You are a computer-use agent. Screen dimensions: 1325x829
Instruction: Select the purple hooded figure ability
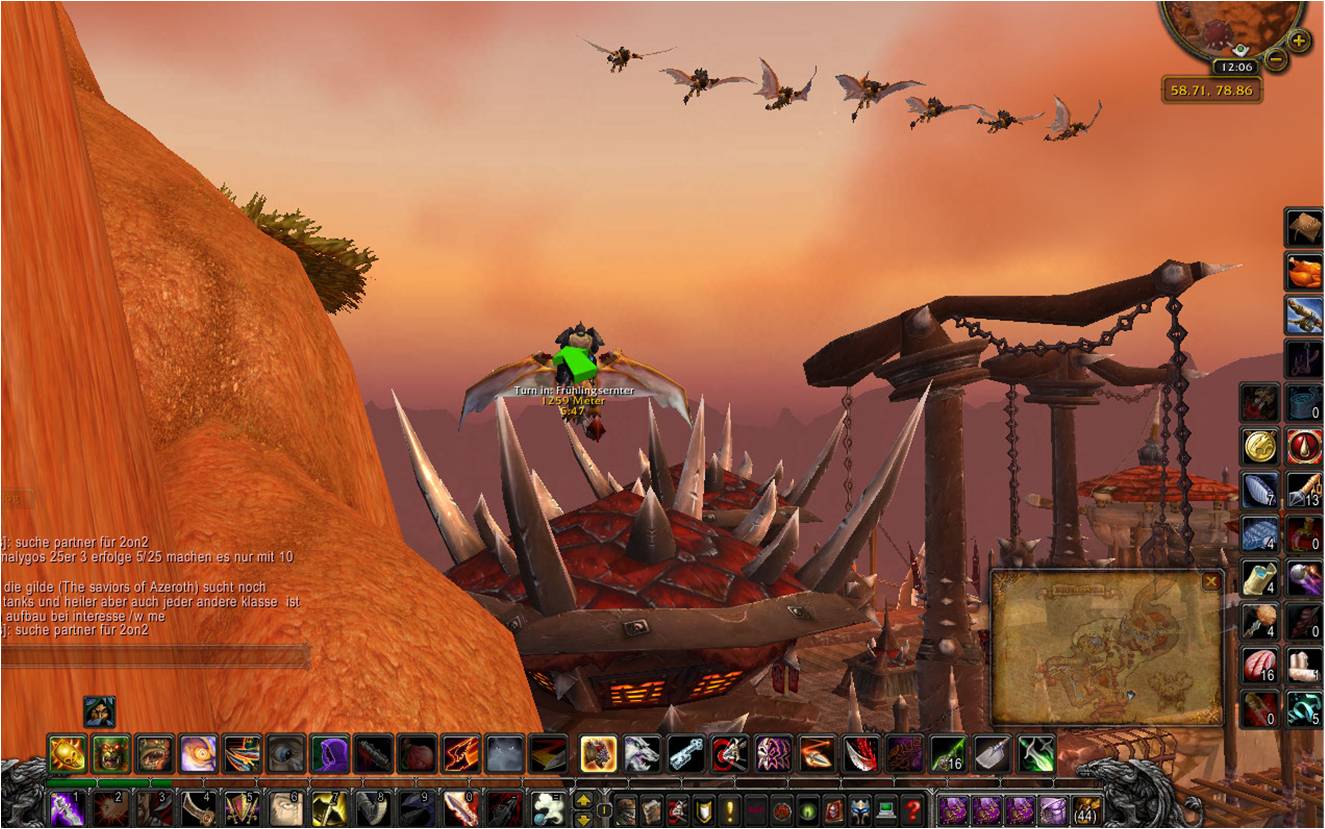click(x=329, y=754)
